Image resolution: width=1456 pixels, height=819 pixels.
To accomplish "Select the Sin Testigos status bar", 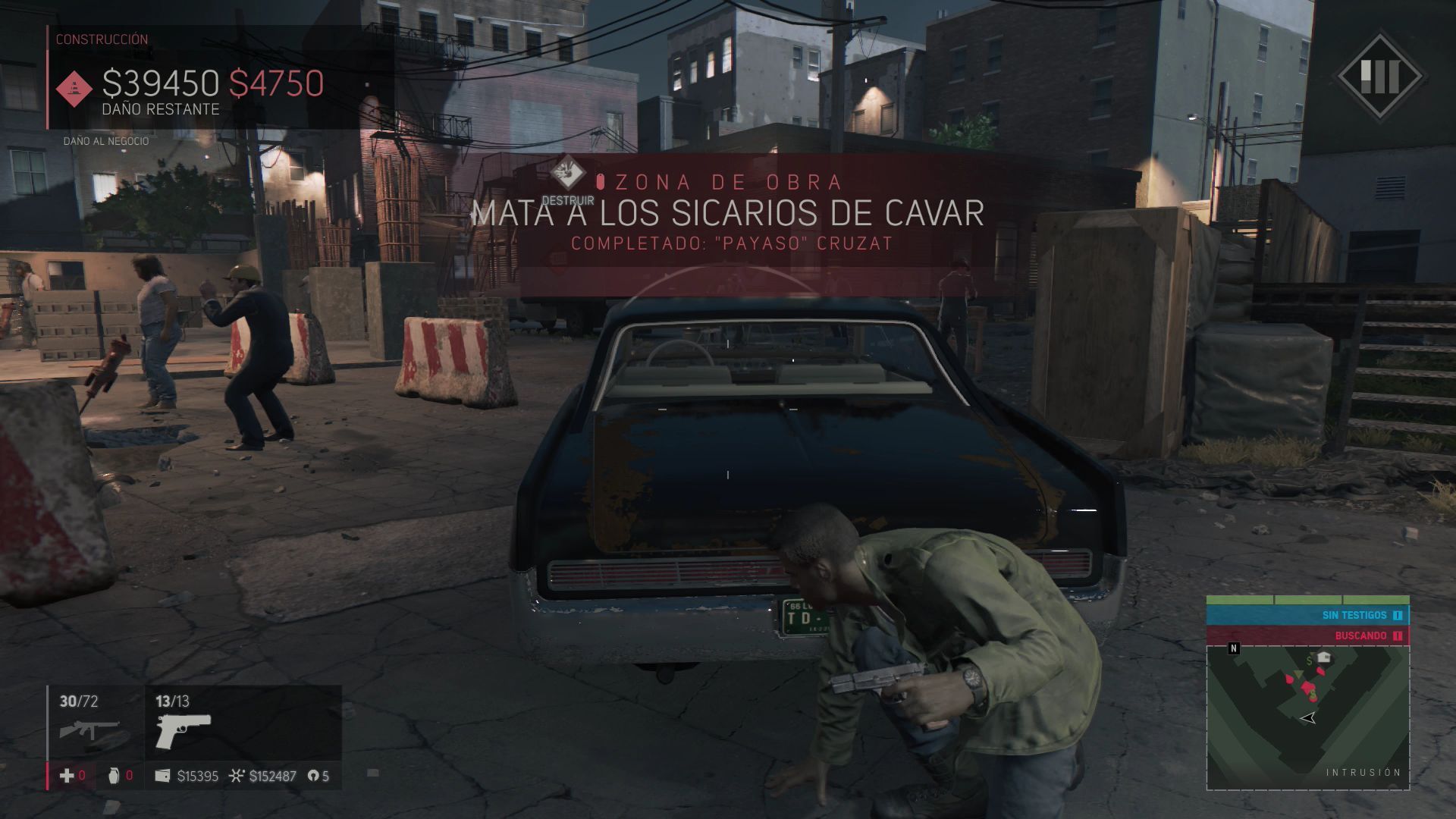I will click(x=1307, y=615).
